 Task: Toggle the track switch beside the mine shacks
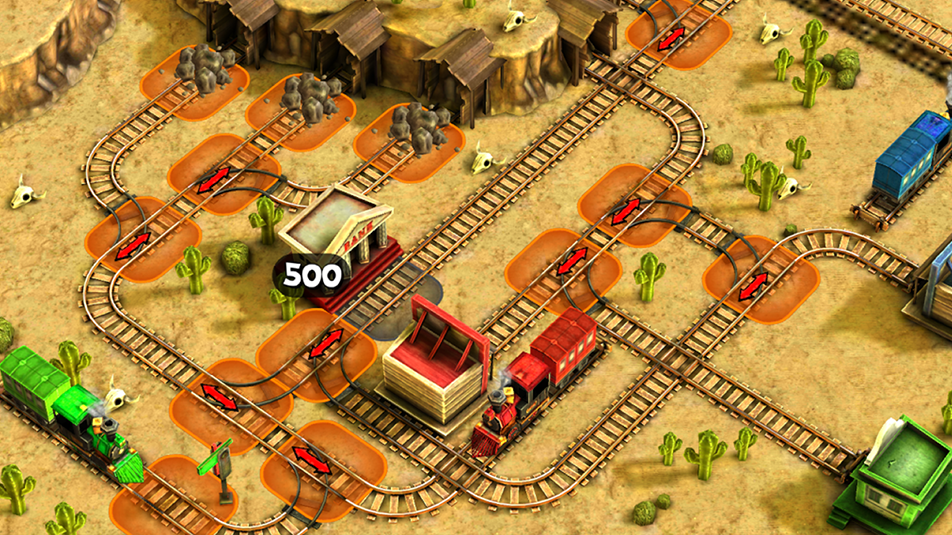[671, 37]
